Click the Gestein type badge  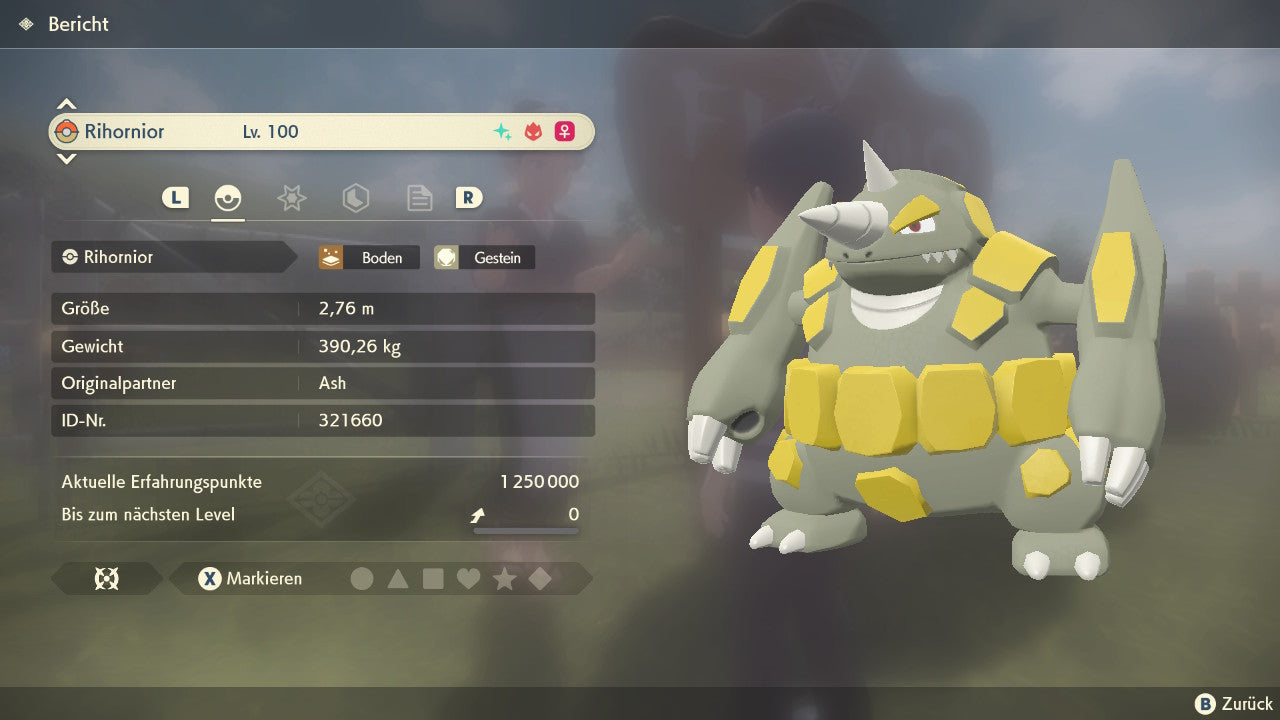click(x=484, y=258)
